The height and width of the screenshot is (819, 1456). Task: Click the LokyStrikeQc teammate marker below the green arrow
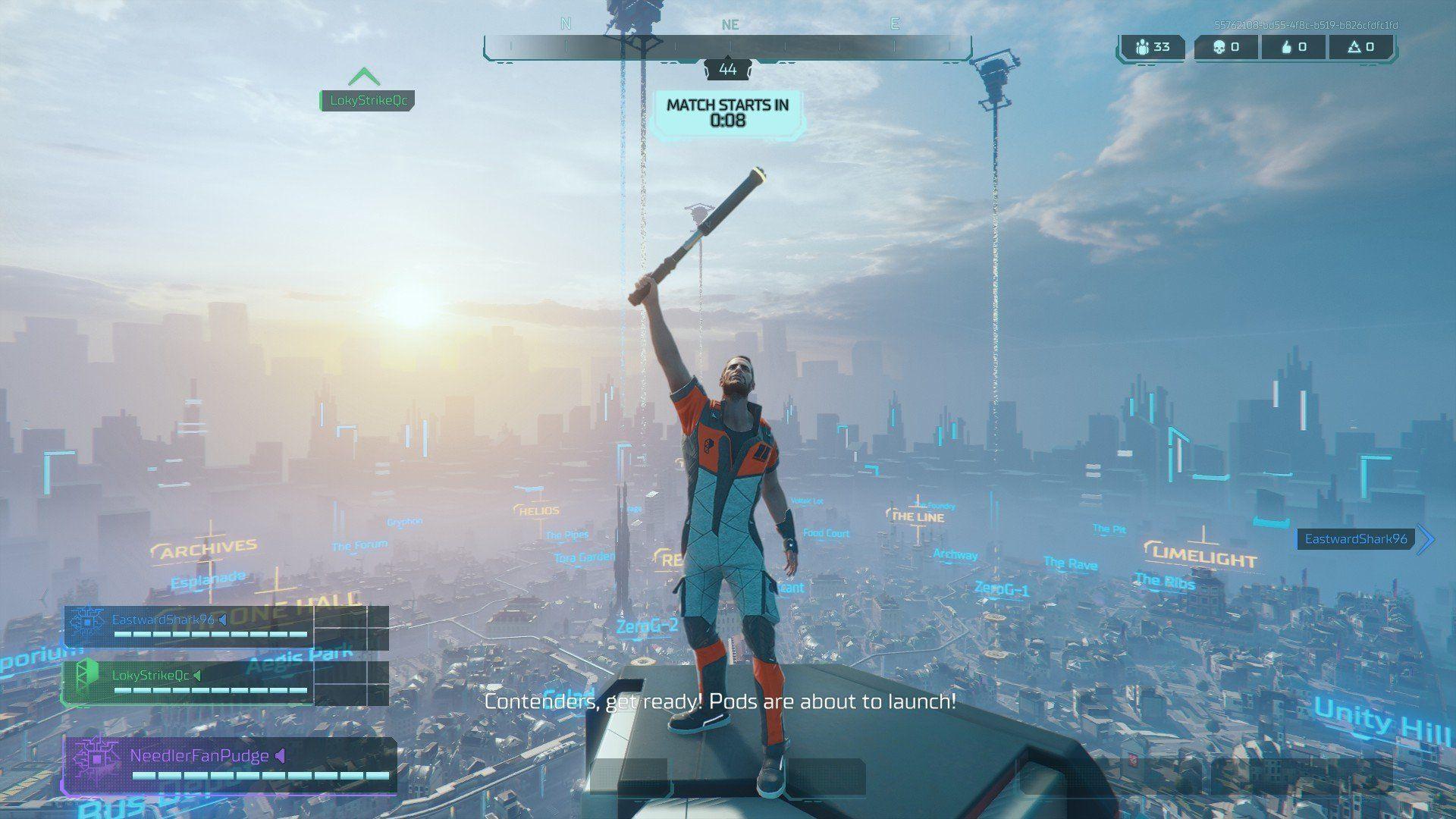[x=368, y=100]
